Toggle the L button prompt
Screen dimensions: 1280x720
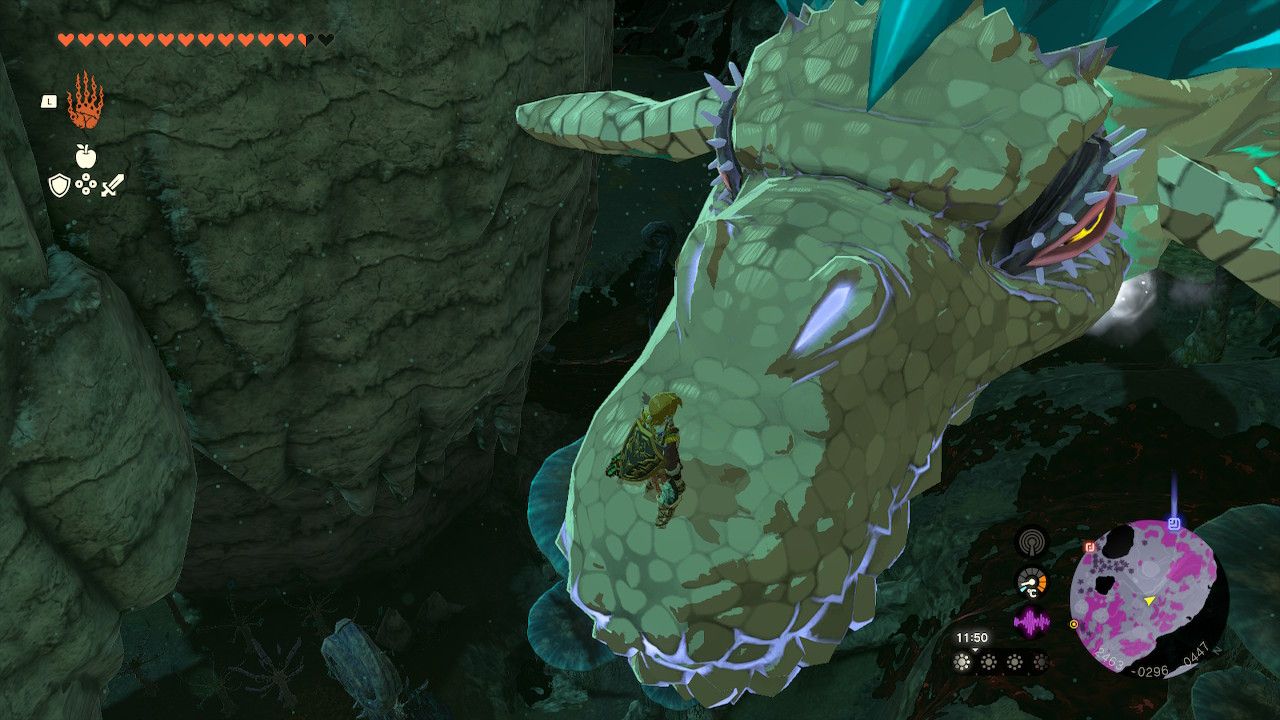48,101
